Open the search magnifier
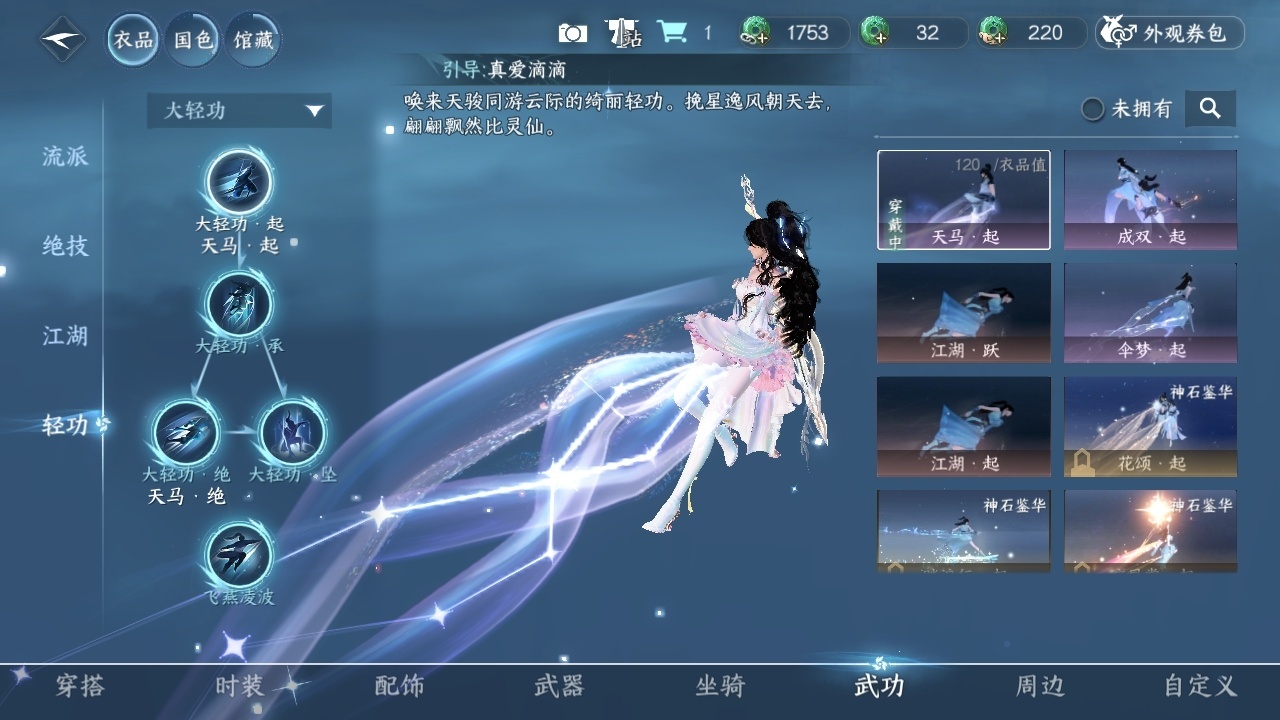 tap(1210, 109)
